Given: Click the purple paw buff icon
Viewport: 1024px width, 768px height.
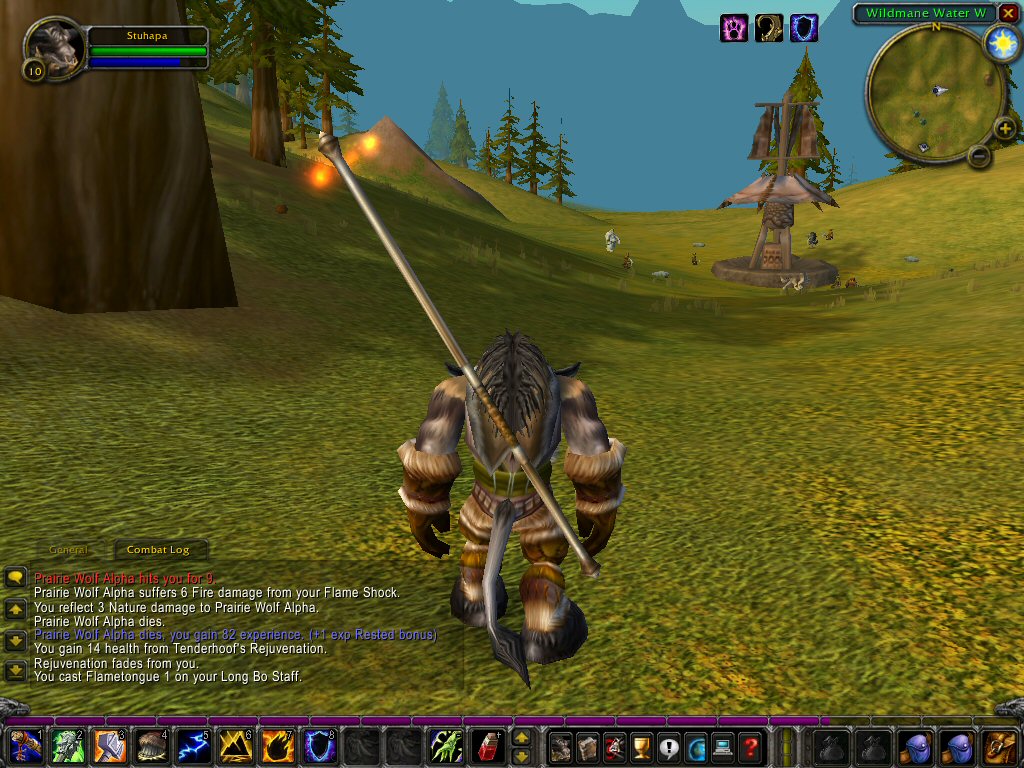Looking at the screenshot, I should (x=733, y=28).
